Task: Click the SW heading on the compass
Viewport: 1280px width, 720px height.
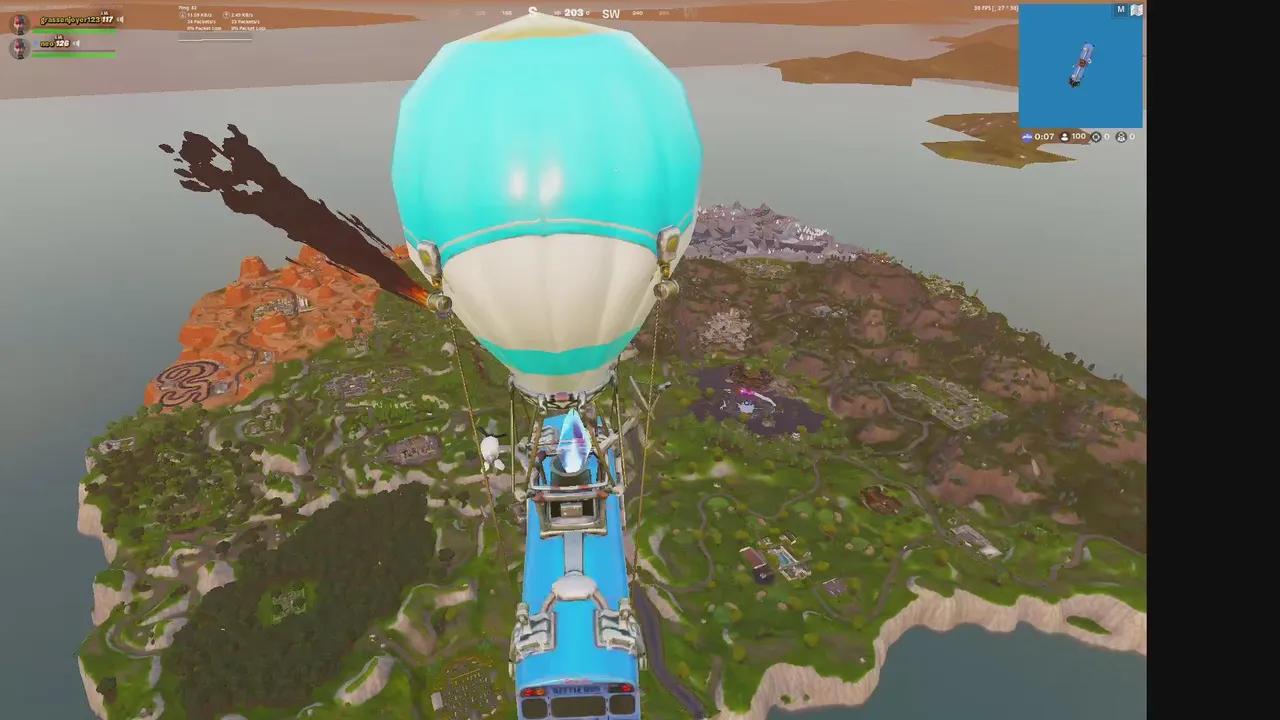Action: click(x=612, y=14)
